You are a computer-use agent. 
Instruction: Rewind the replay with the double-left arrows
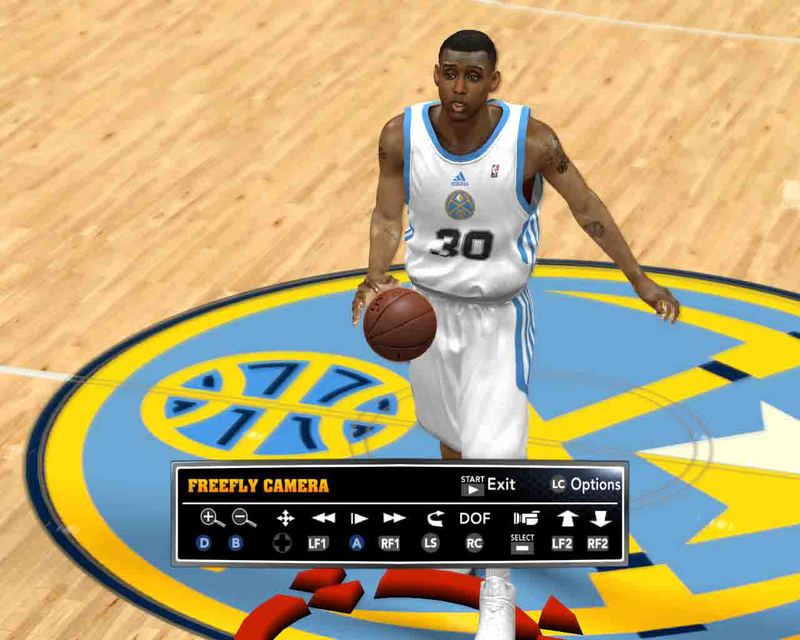tap(322, 518)
